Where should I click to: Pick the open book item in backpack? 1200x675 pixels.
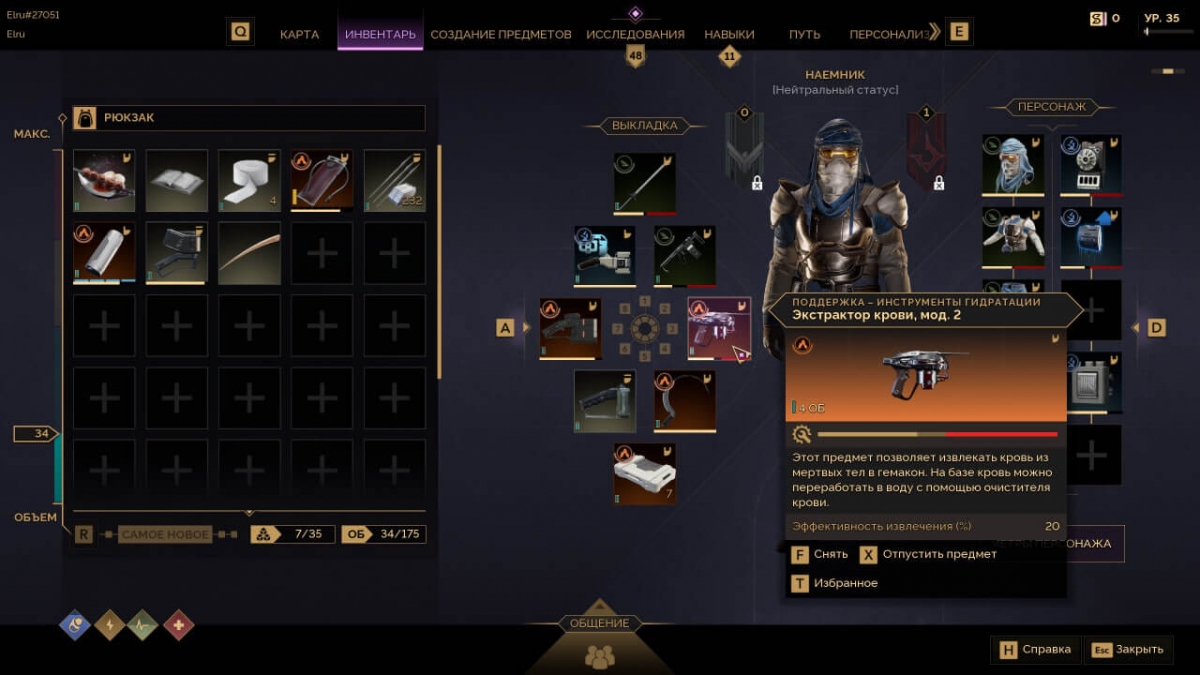177,181
